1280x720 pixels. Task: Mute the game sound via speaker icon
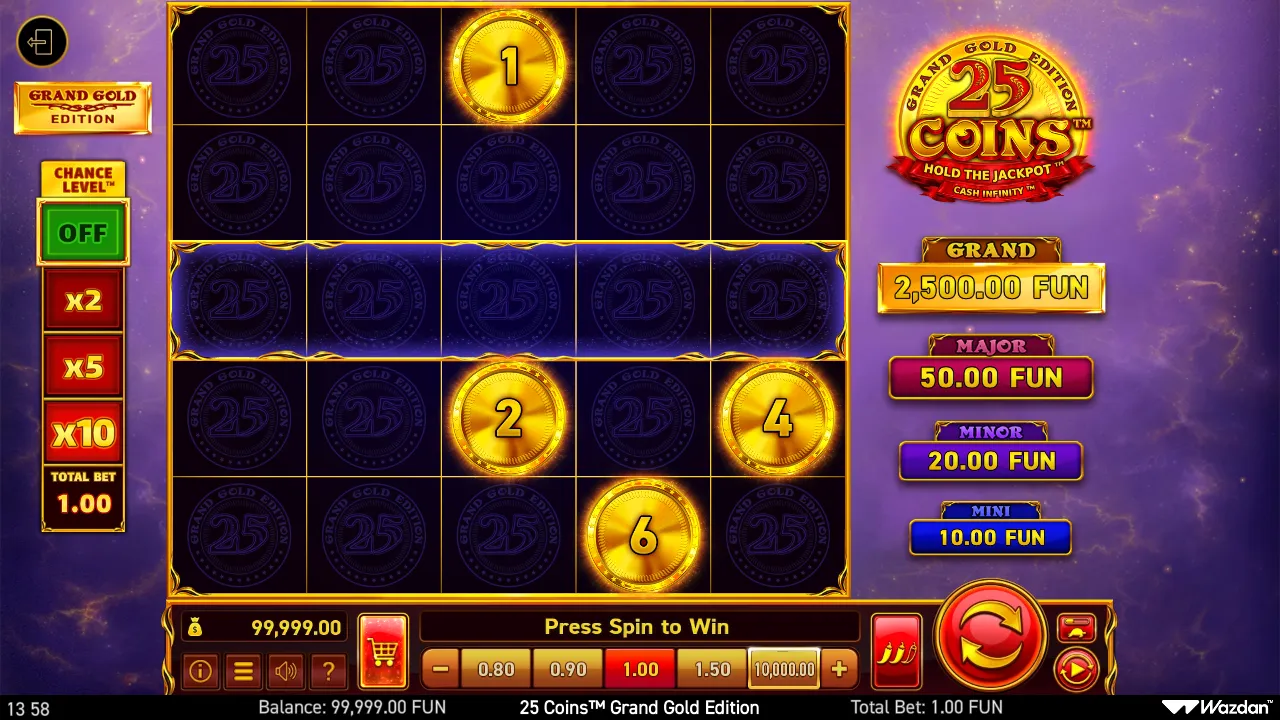pyautogui.click(x=286, y=671)
